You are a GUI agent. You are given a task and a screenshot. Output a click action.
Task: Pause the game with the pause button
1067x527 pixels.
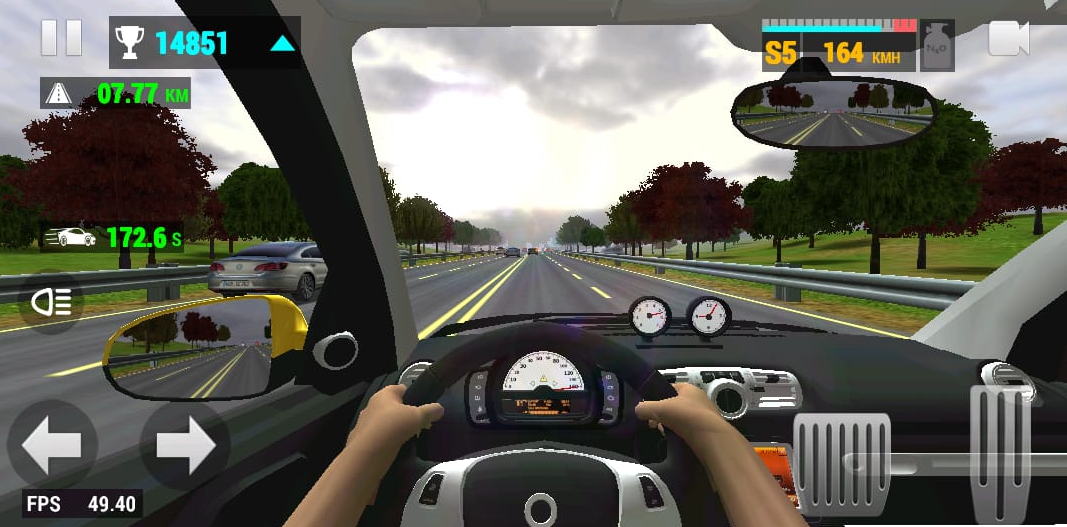(x=61, y=37)
